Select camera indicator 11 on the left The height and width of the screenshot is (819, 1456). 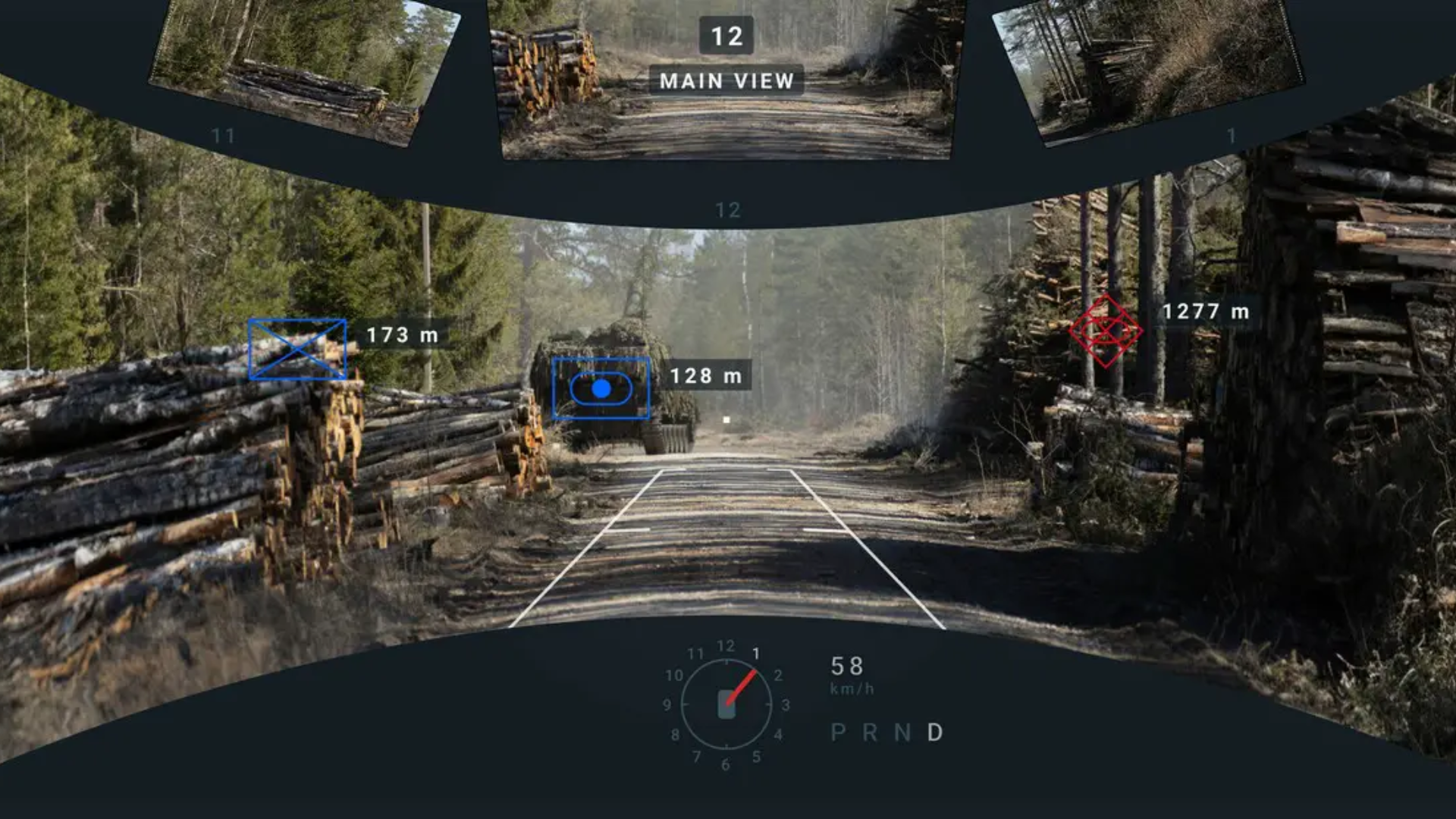(224, 135)
